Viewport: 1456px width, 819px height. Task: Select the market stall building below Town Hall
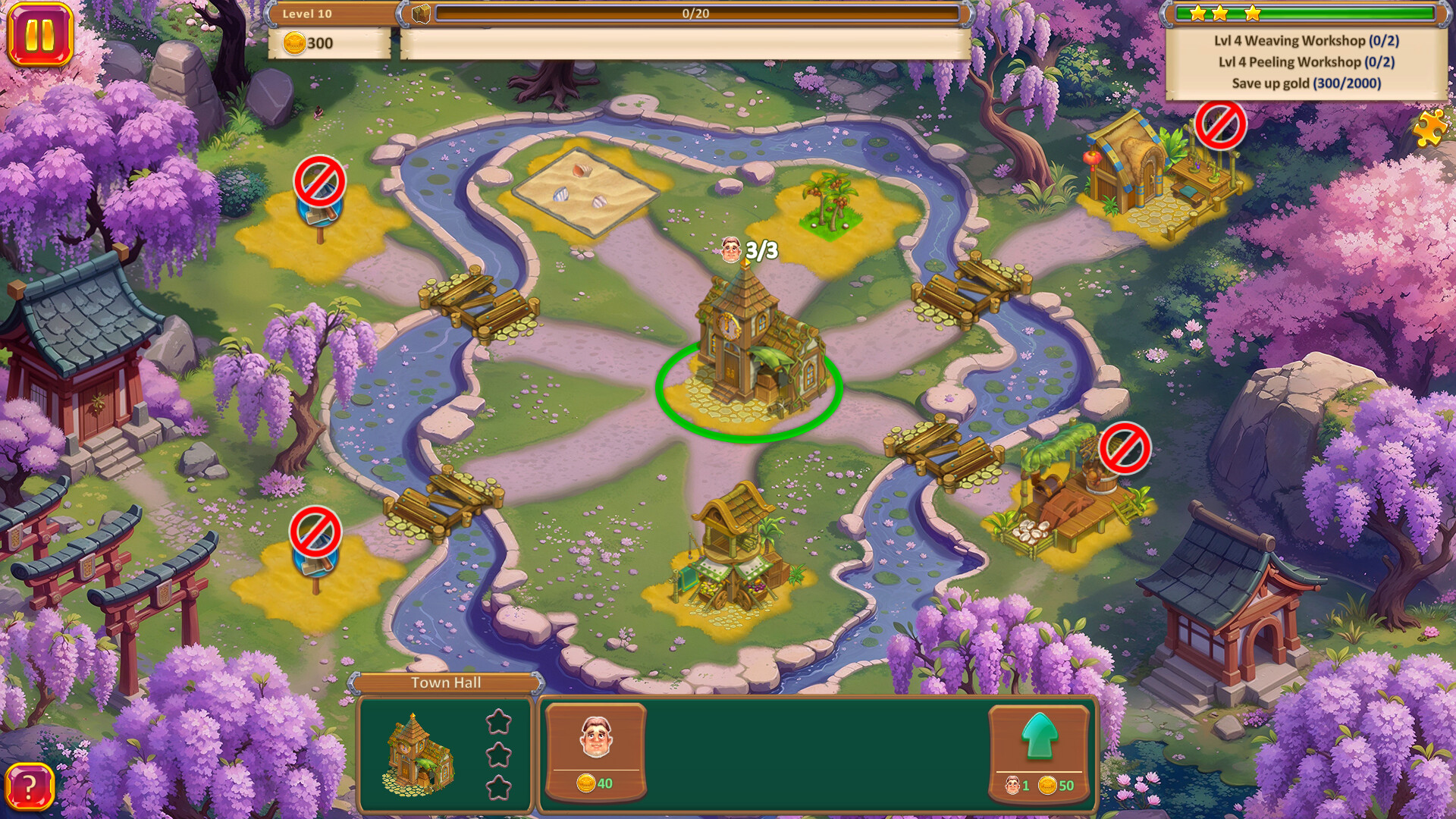tap(732, 554)
